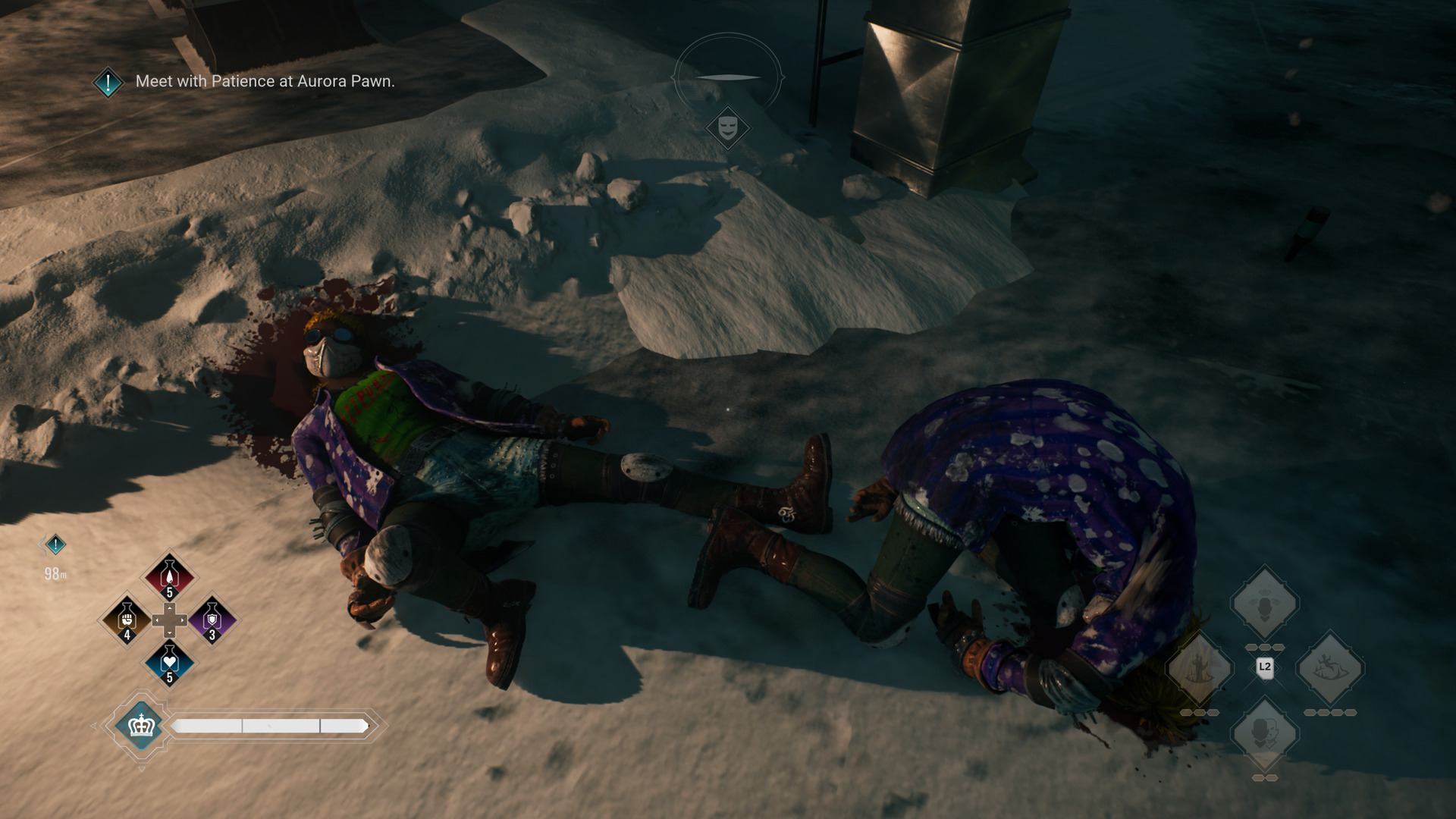Use the red flame elixir

[x=169, y=577]
